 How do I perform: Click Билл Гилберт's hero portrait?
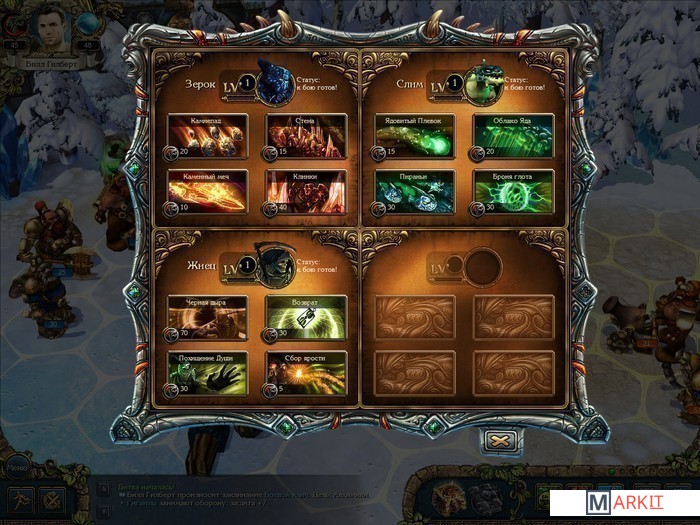[51, 30]
